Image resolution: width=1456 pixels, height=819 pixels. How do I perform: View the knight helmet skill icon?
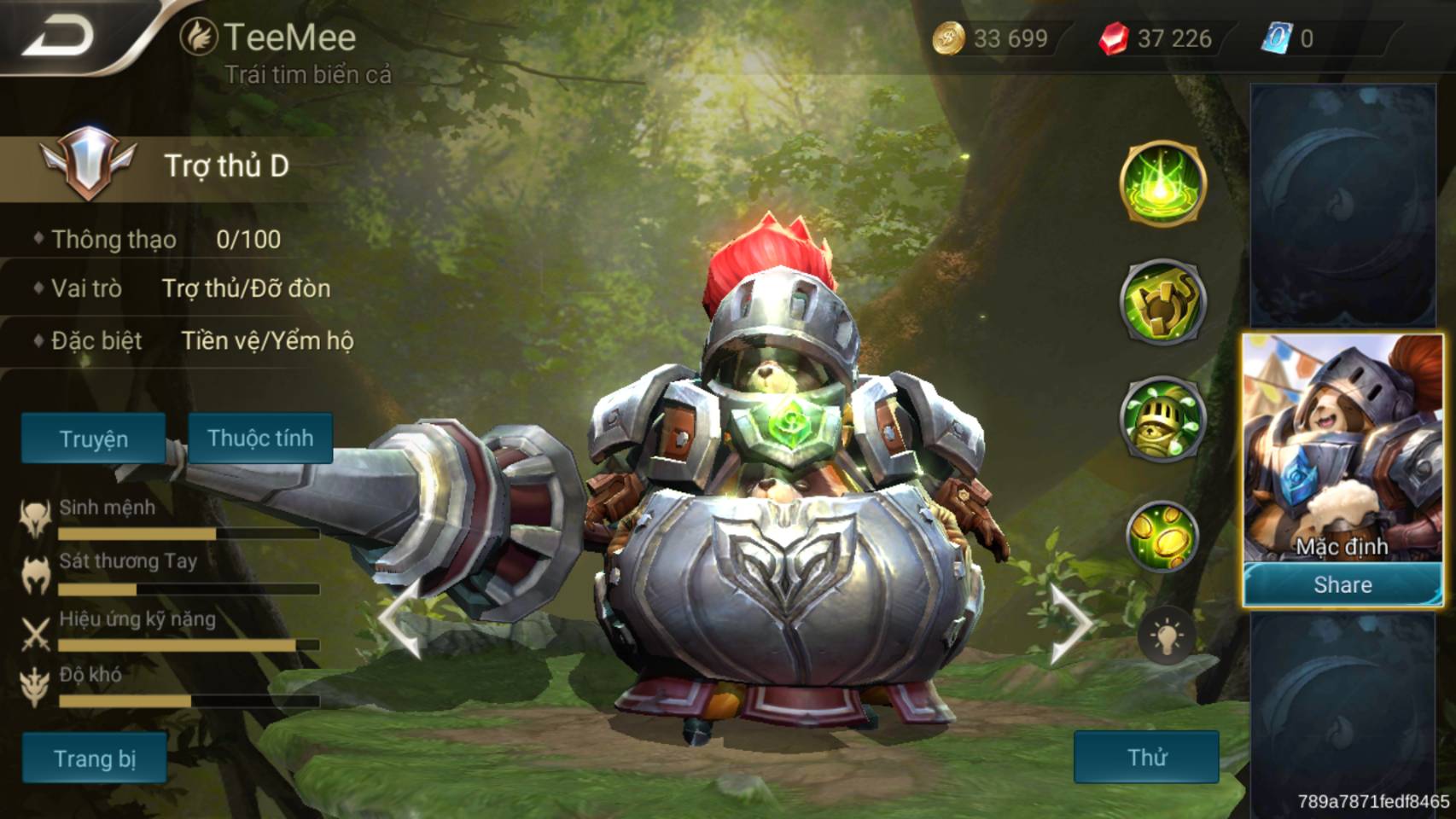(x=1162, y=417)
